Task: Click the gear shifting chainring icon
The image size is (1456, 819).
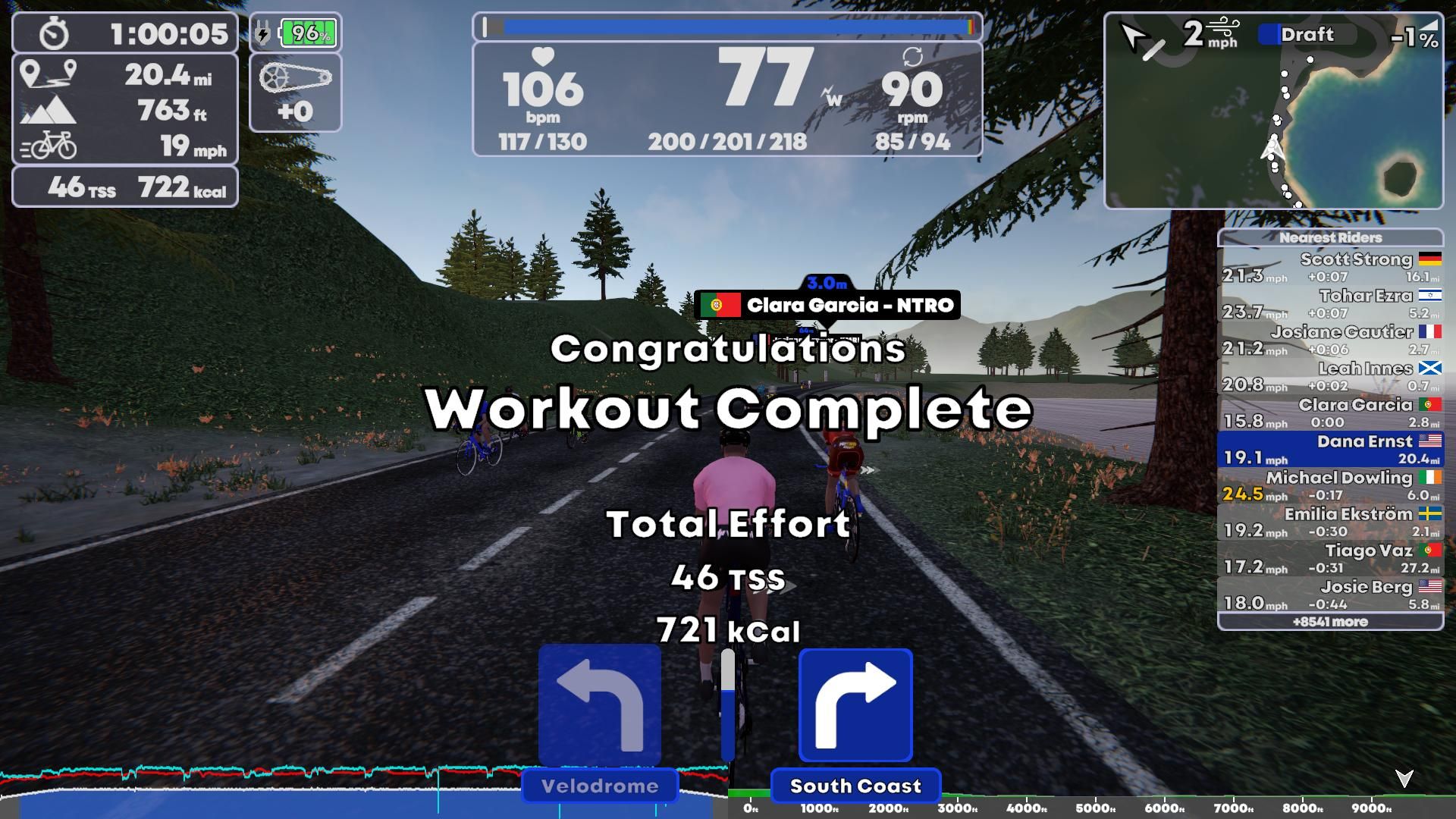Action: coord(297,80)
